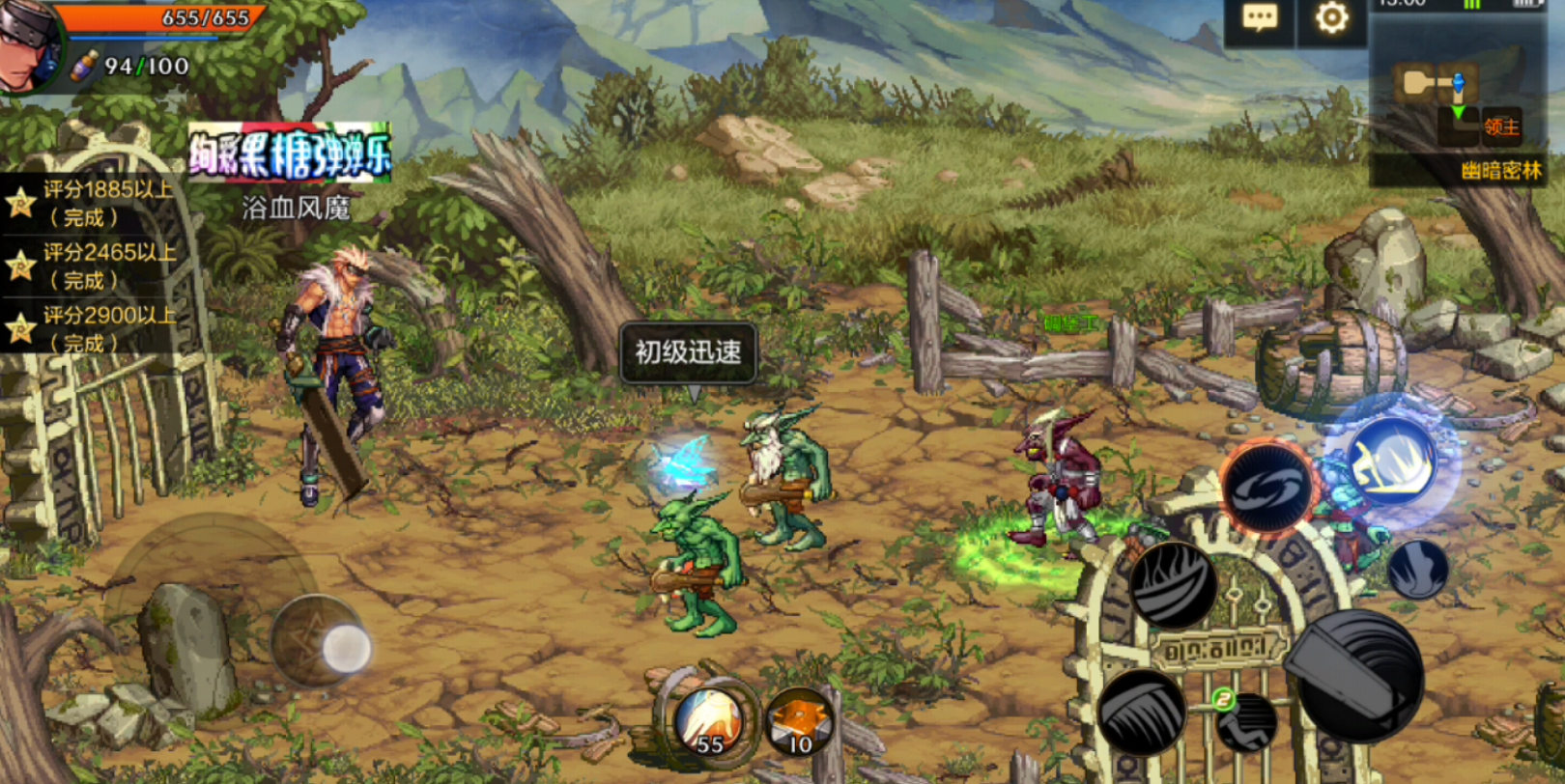The width and height of the screenshot is (1565, 784).
Task: Open the chat speech-bubble button
Action: point(1260,19)
